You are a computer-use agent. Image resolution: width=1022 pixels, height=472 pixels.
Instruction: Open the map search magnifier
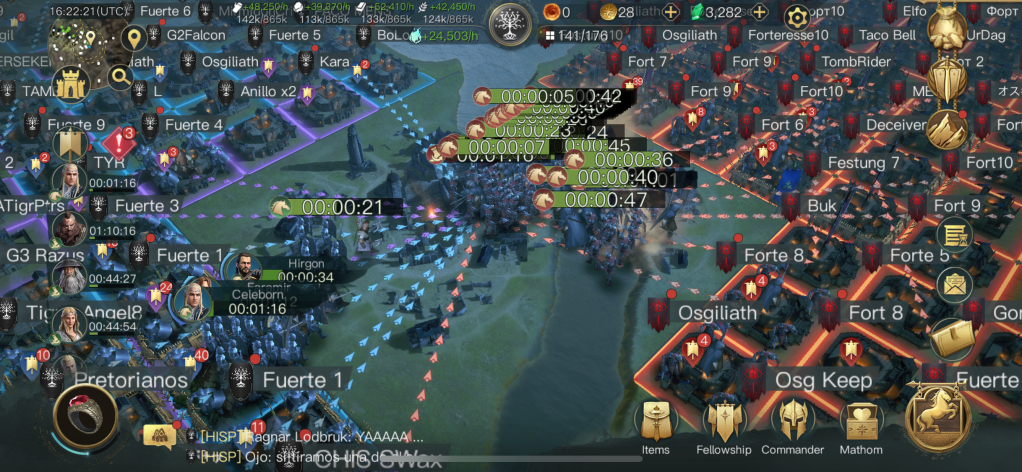pos(121,76)
